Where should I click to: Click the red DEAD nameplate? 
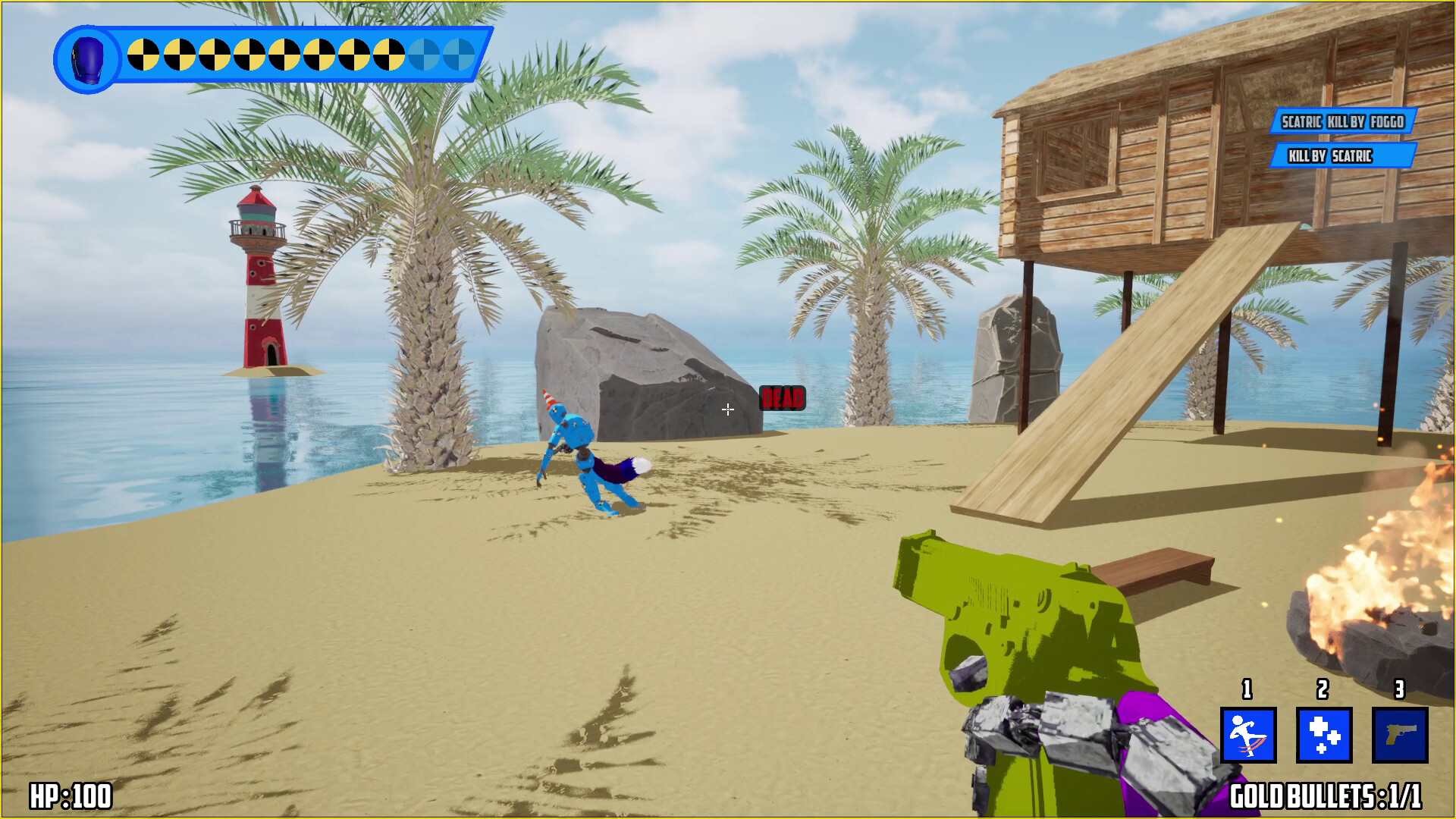(783, 397)
